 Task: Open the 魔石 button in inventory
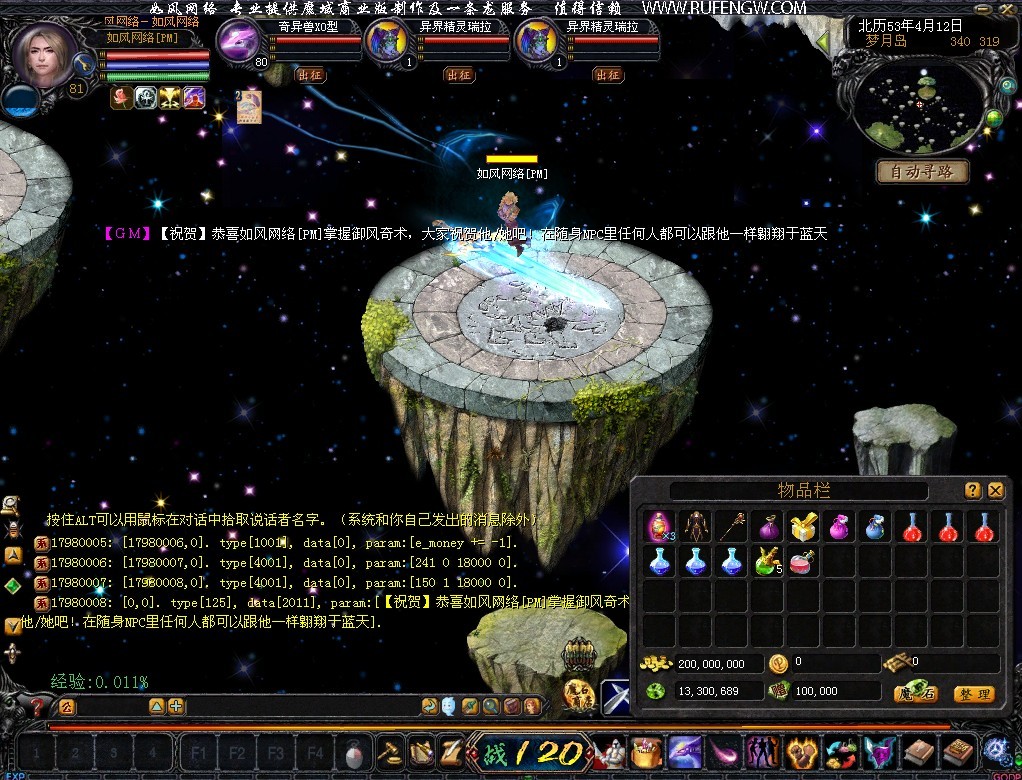point(915,693)
